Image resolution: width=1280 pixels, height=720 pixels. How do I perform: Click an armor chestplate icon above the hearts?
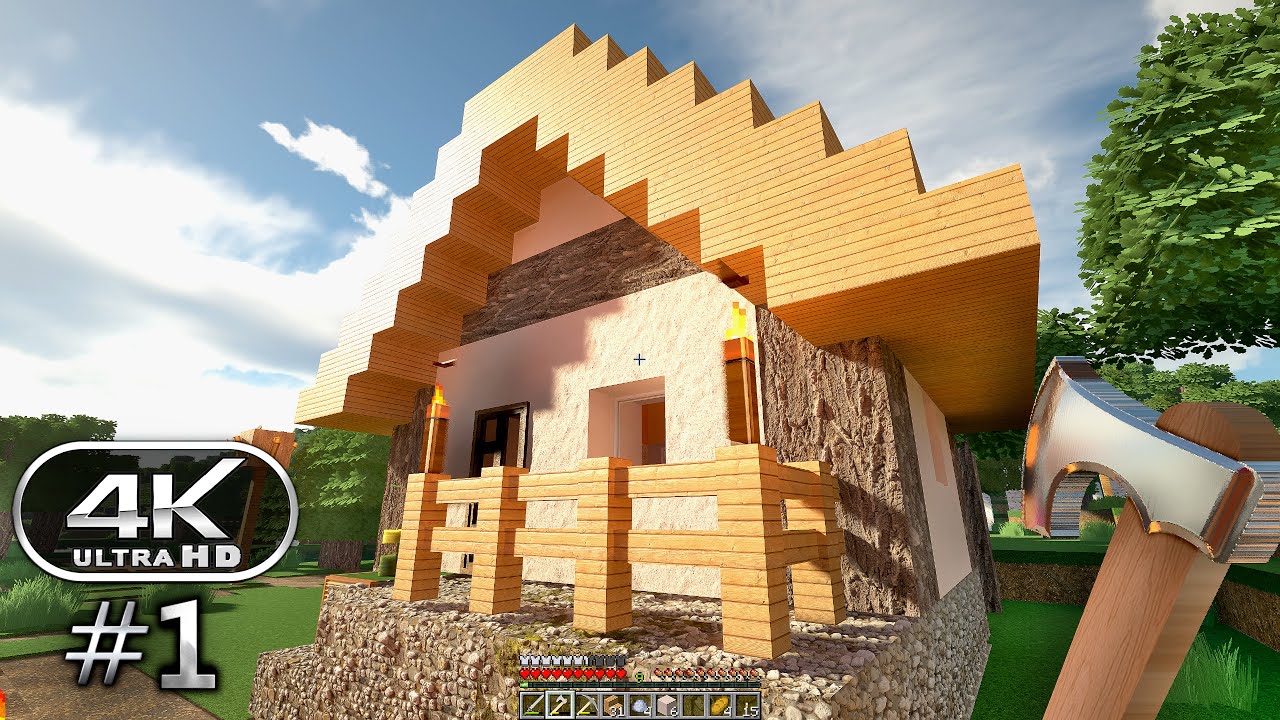tap(531, 661)
